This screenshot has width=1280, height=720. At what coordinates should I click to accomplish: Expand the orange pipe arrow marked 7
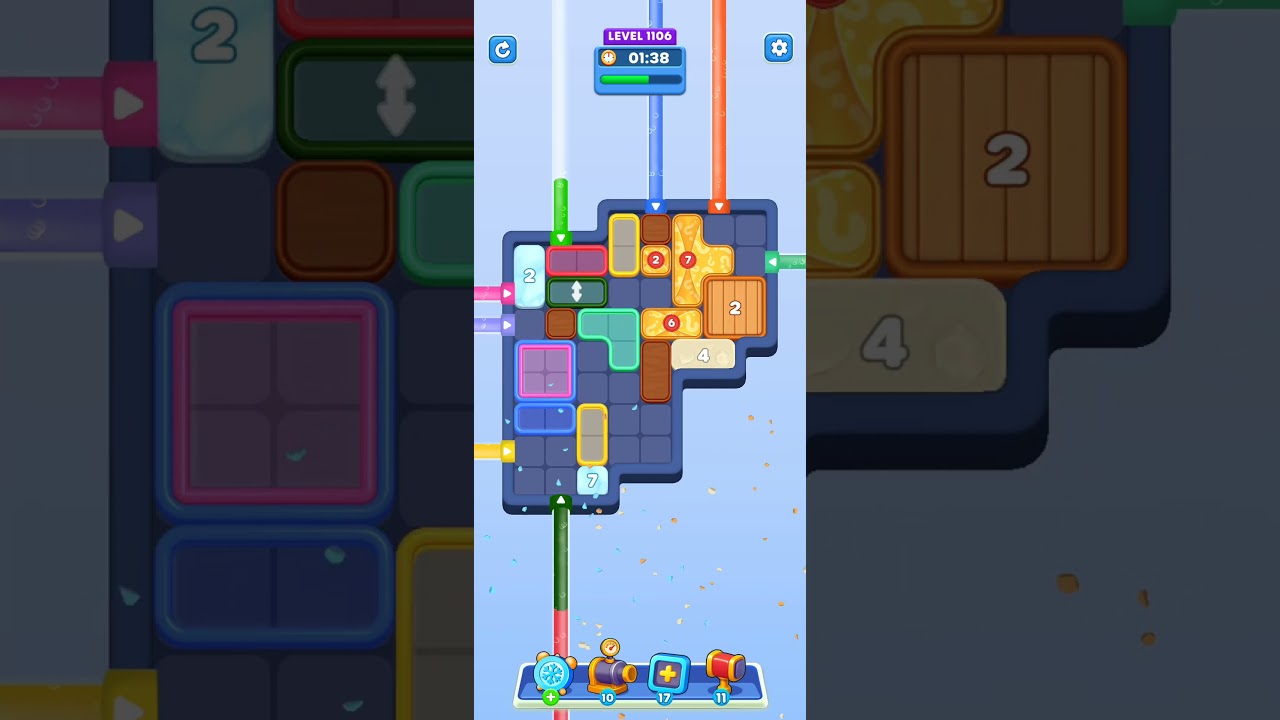[x=687, y=258]
